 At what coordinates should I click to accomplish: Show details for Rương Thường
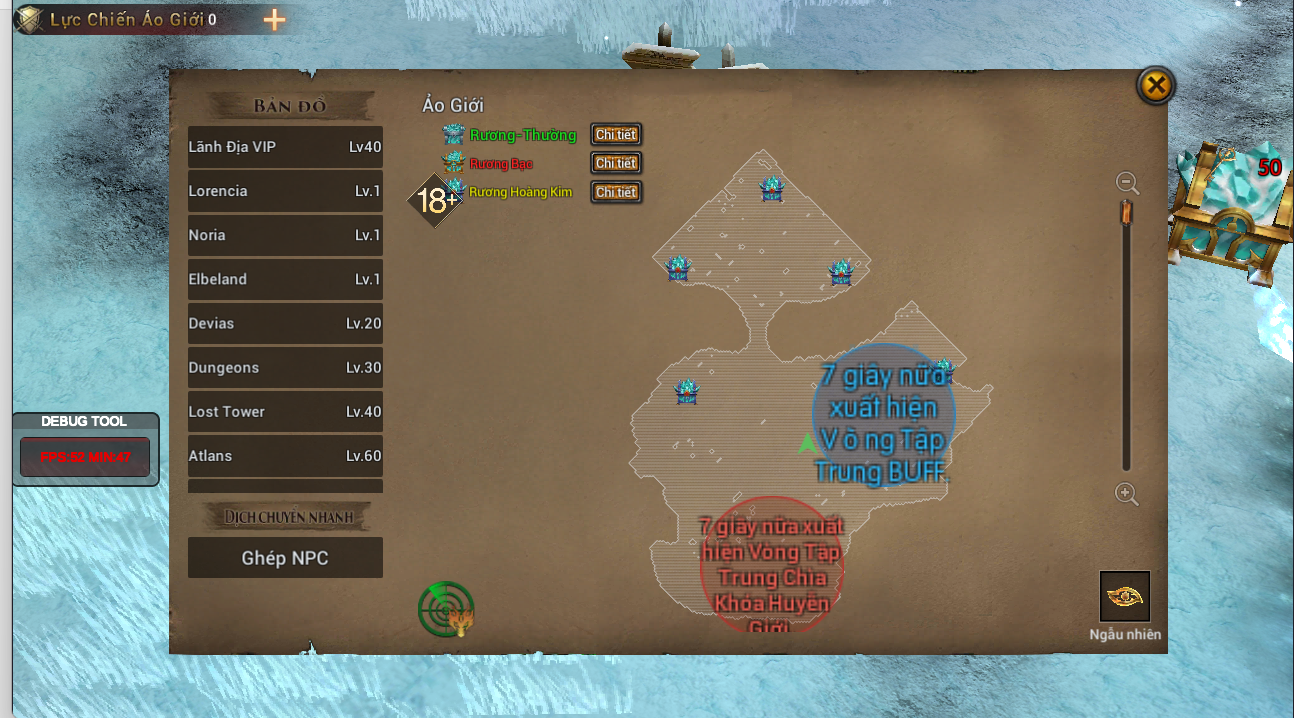tap(615, 134)
